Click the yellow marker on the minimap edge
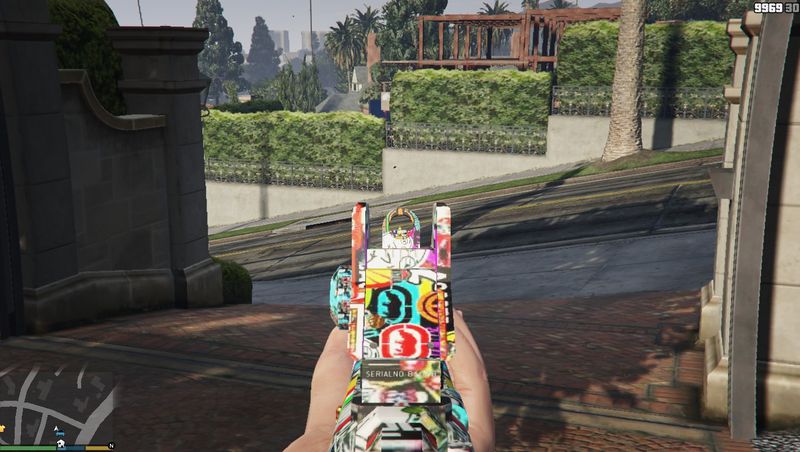The height and width of the screenshot is (452, 800). [3, 428]
